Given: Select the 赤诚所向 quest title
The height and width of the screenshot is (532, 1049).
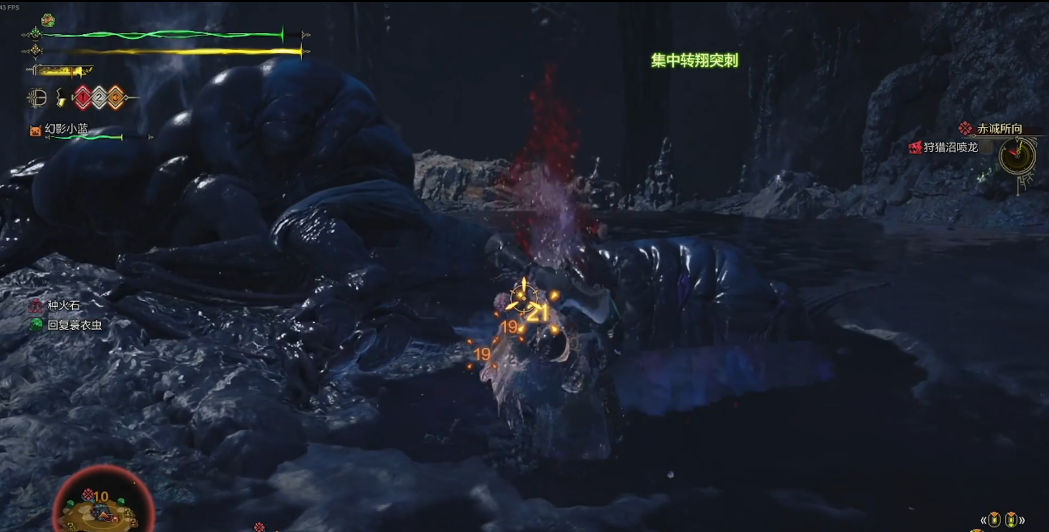Looking at the screenshot, I should (999, 129).
